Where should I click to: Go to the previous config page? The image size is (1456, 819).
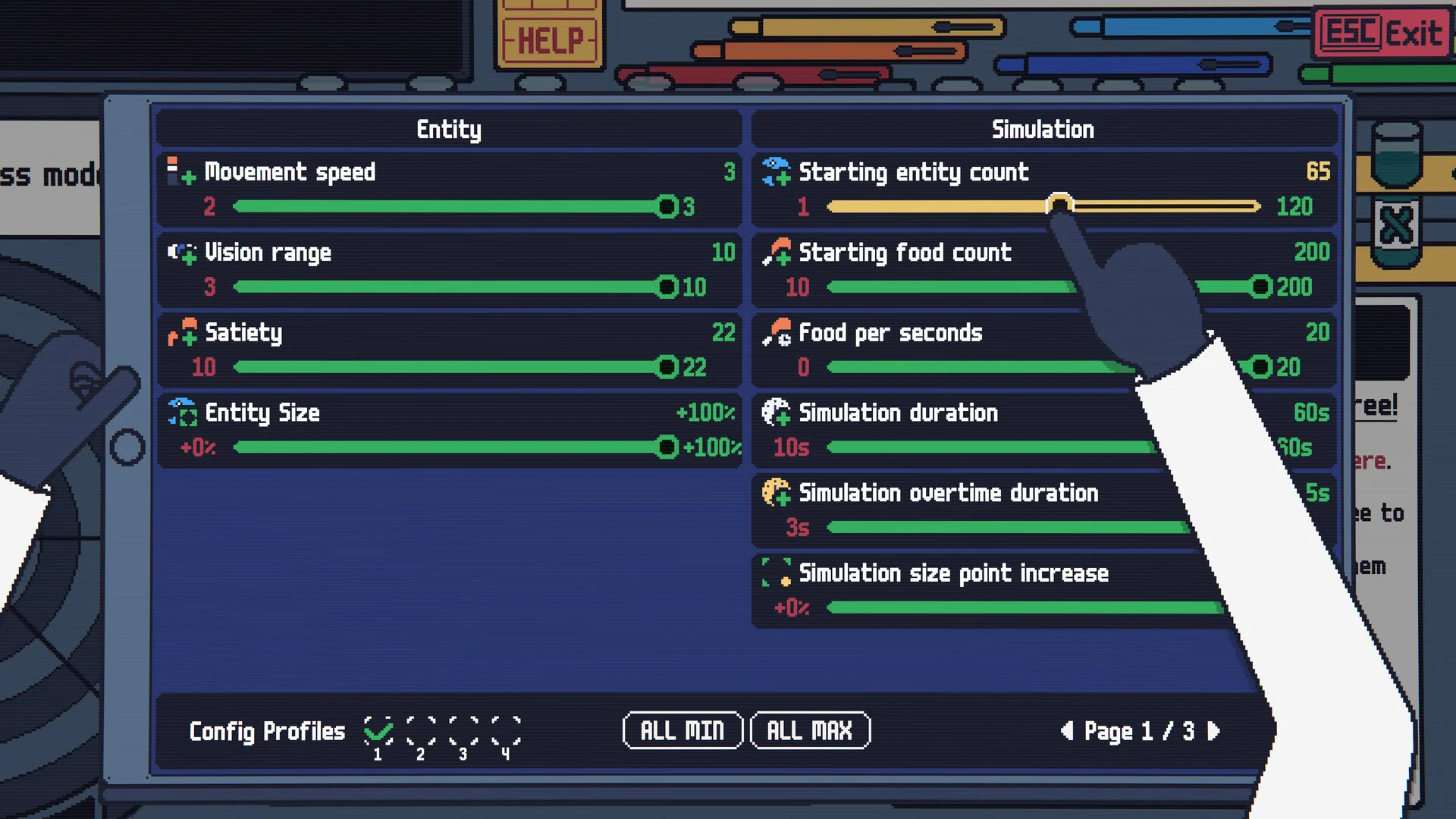1067,730
